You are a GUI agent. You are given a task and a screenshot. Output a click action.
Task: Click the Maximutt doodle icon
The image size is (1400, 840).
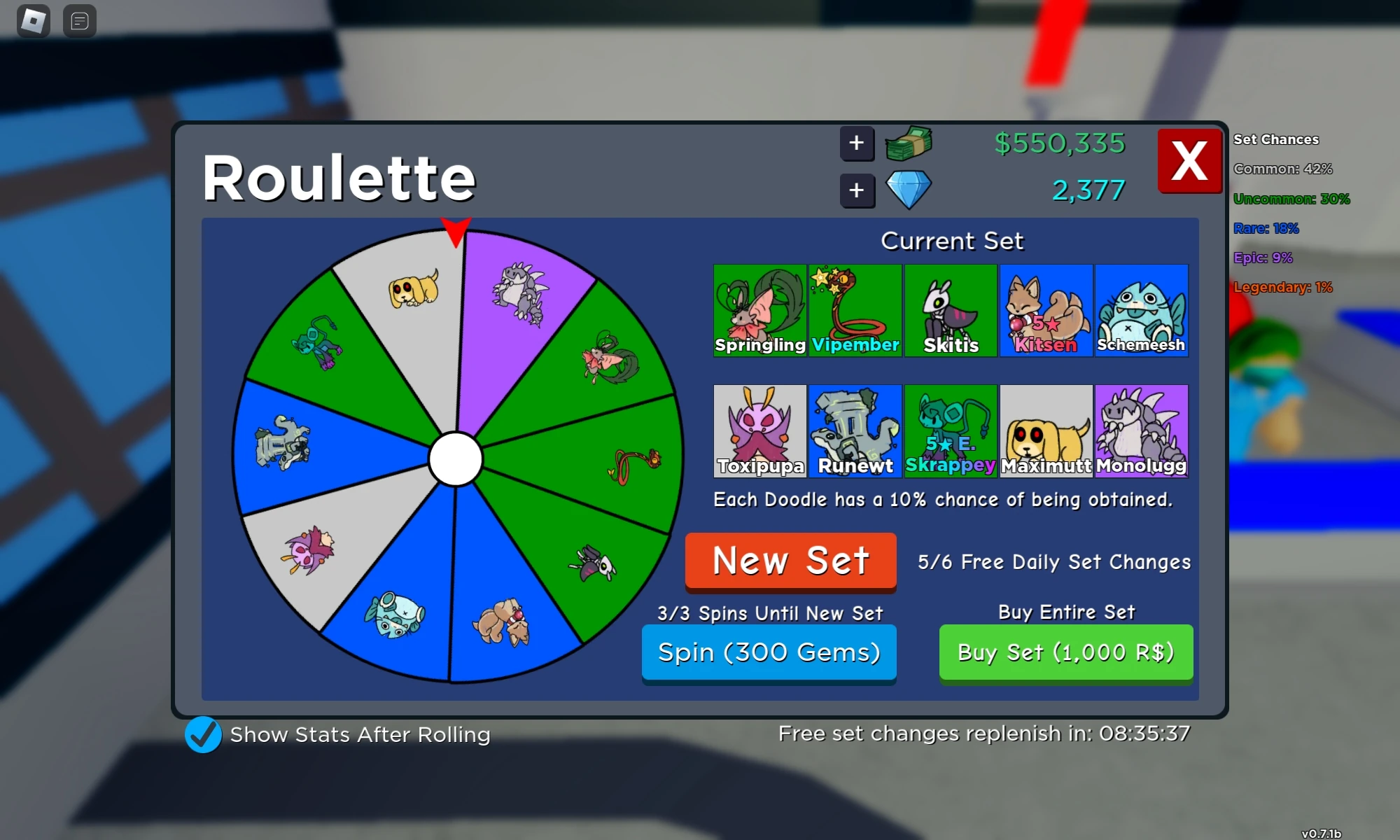(x=1045, y=428)
